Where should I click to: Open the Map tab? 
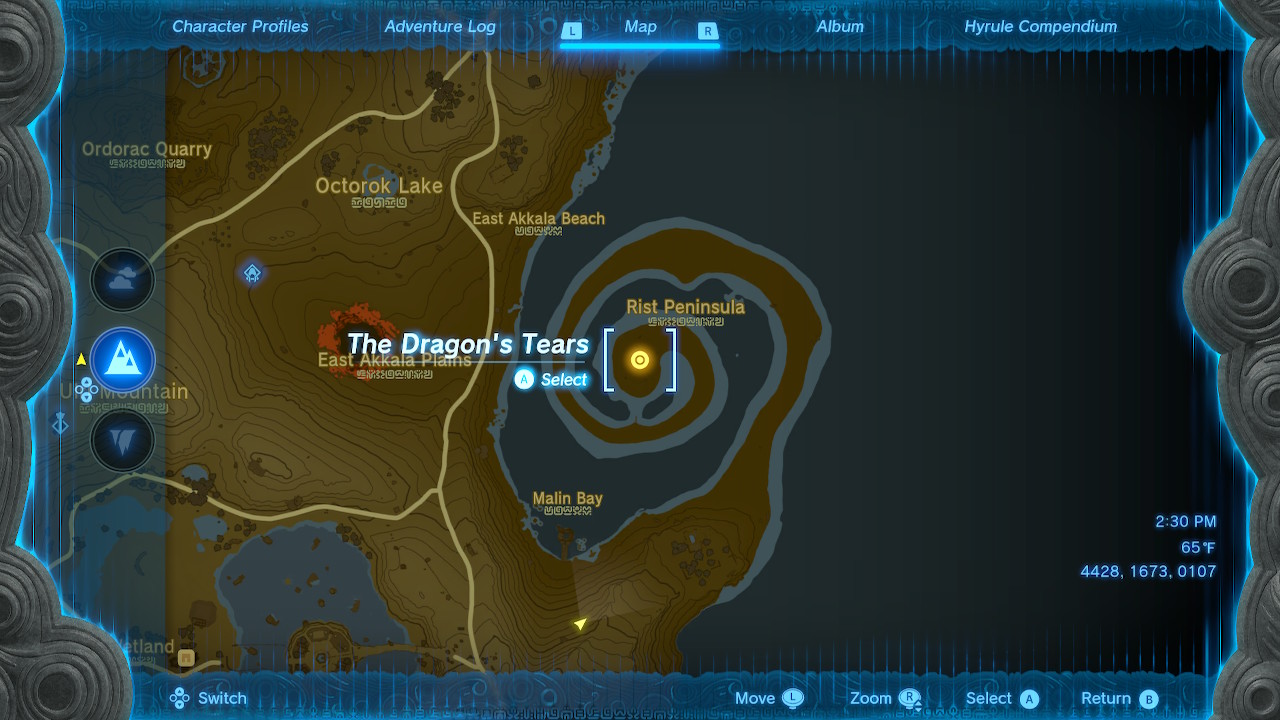(640, 26)
